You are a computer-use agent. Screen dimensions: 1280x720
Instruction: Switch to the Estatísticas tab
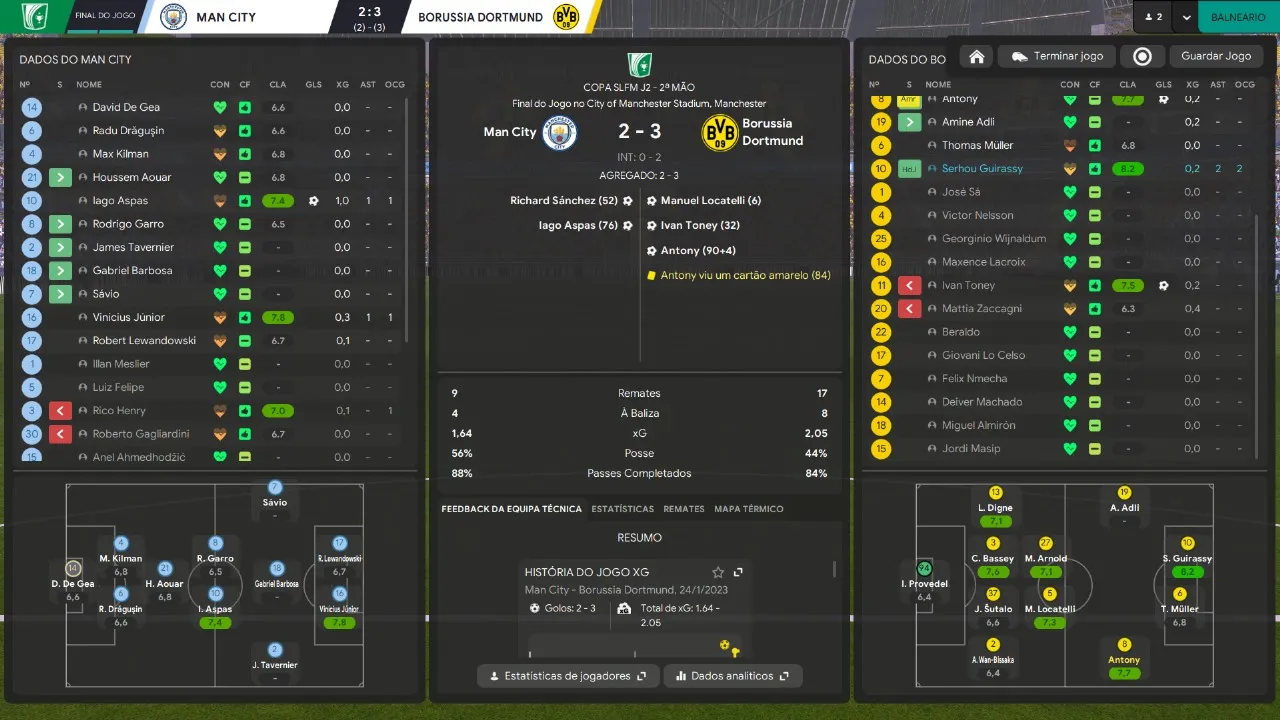pos(622,509)
